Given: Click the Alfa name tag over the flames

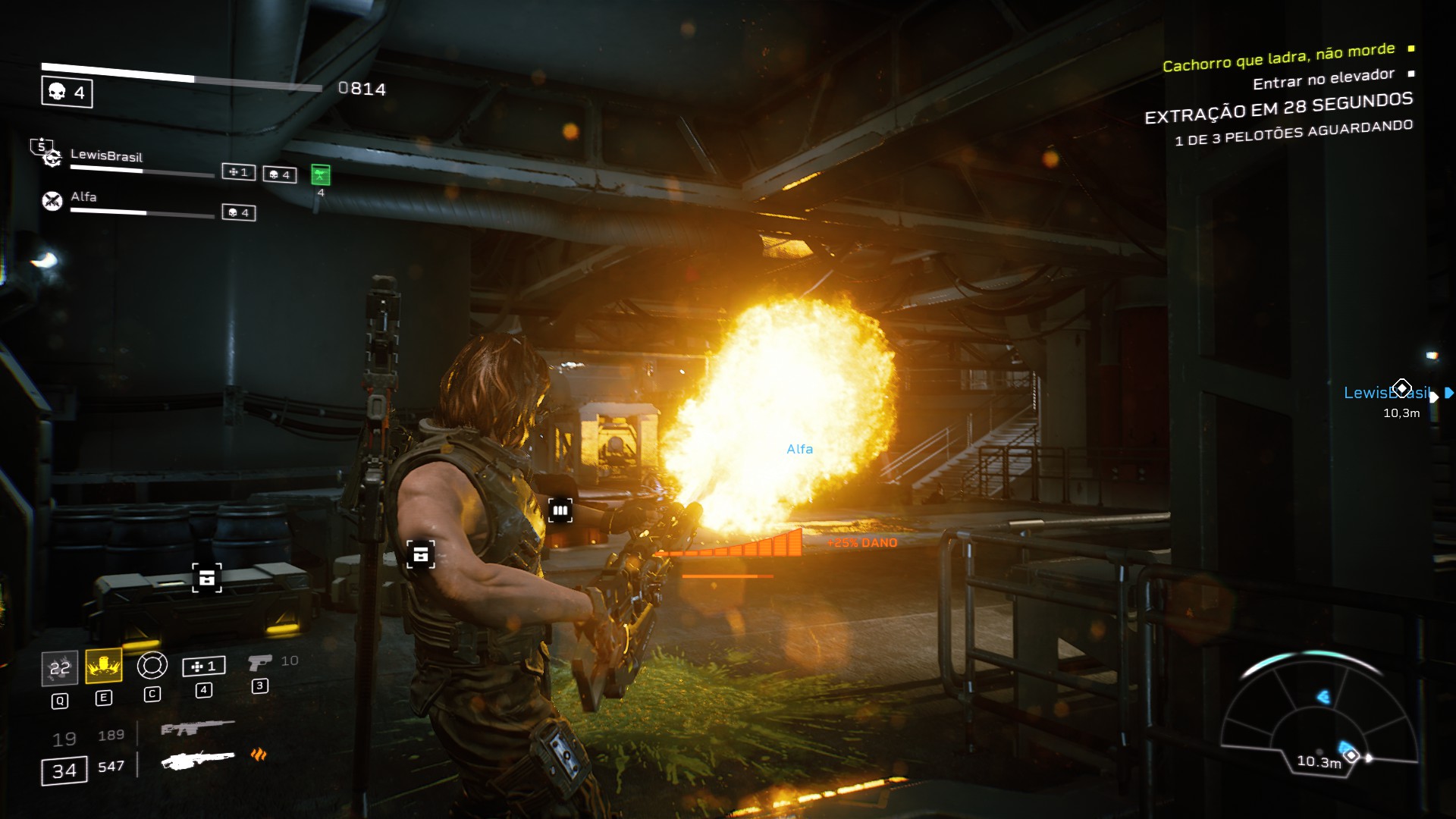Looking at the screenshot, I should pyautogui.click(x=799, y=449).
